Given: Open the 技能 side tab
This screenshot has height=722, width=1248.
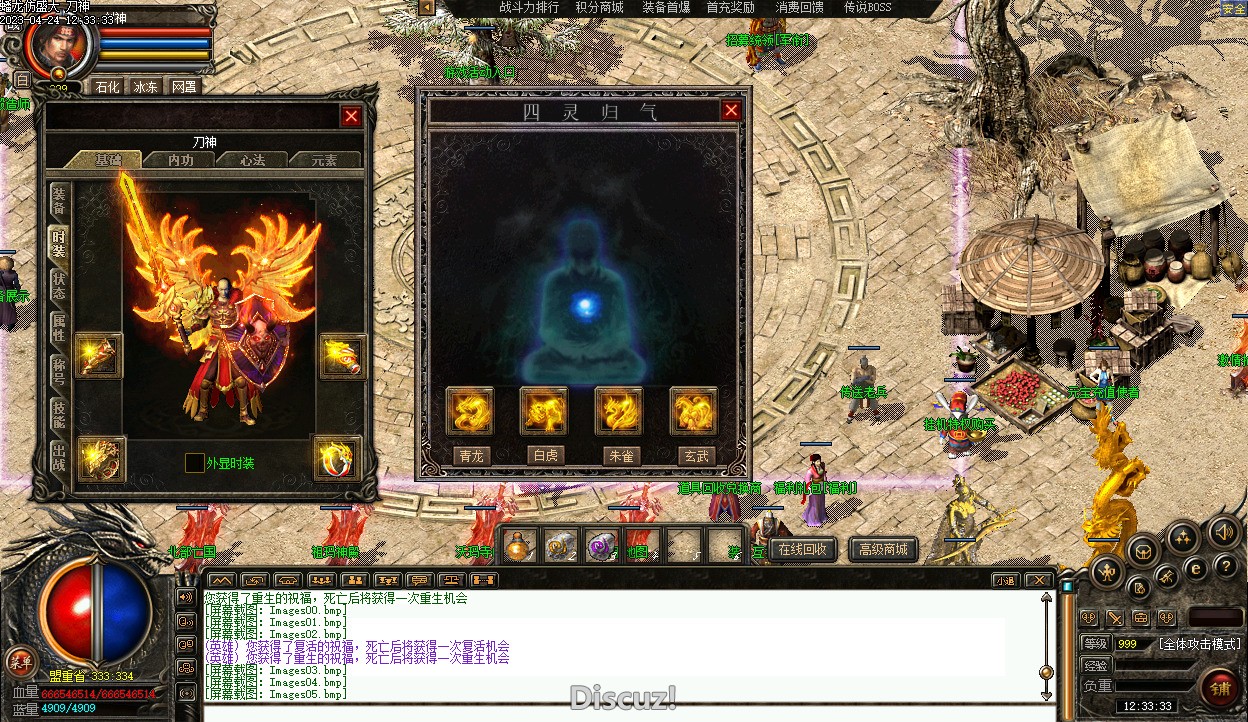Looking at the screenshot, I should tap(60, 414).
